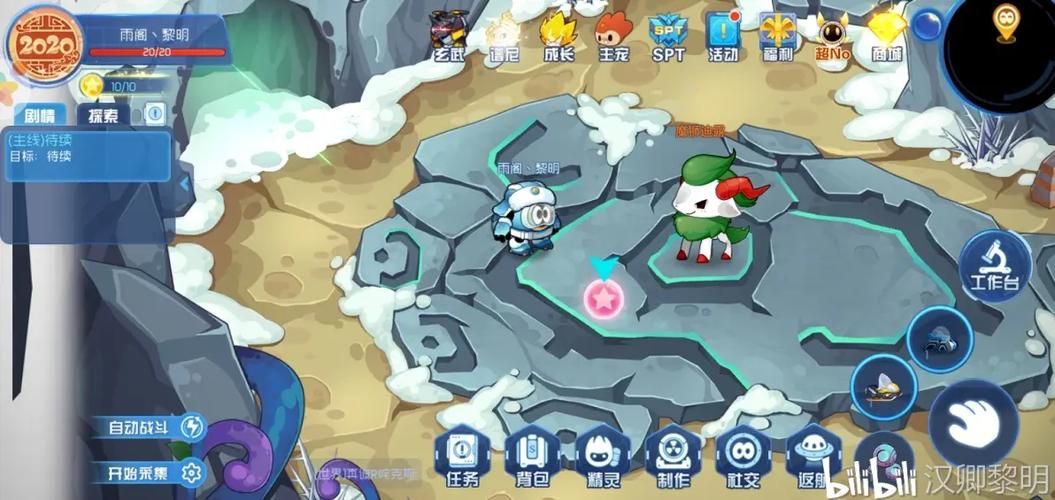1055x500 pixels.
Task: Open the 商城 diamond shop
Action: click(x=885, y=33)
